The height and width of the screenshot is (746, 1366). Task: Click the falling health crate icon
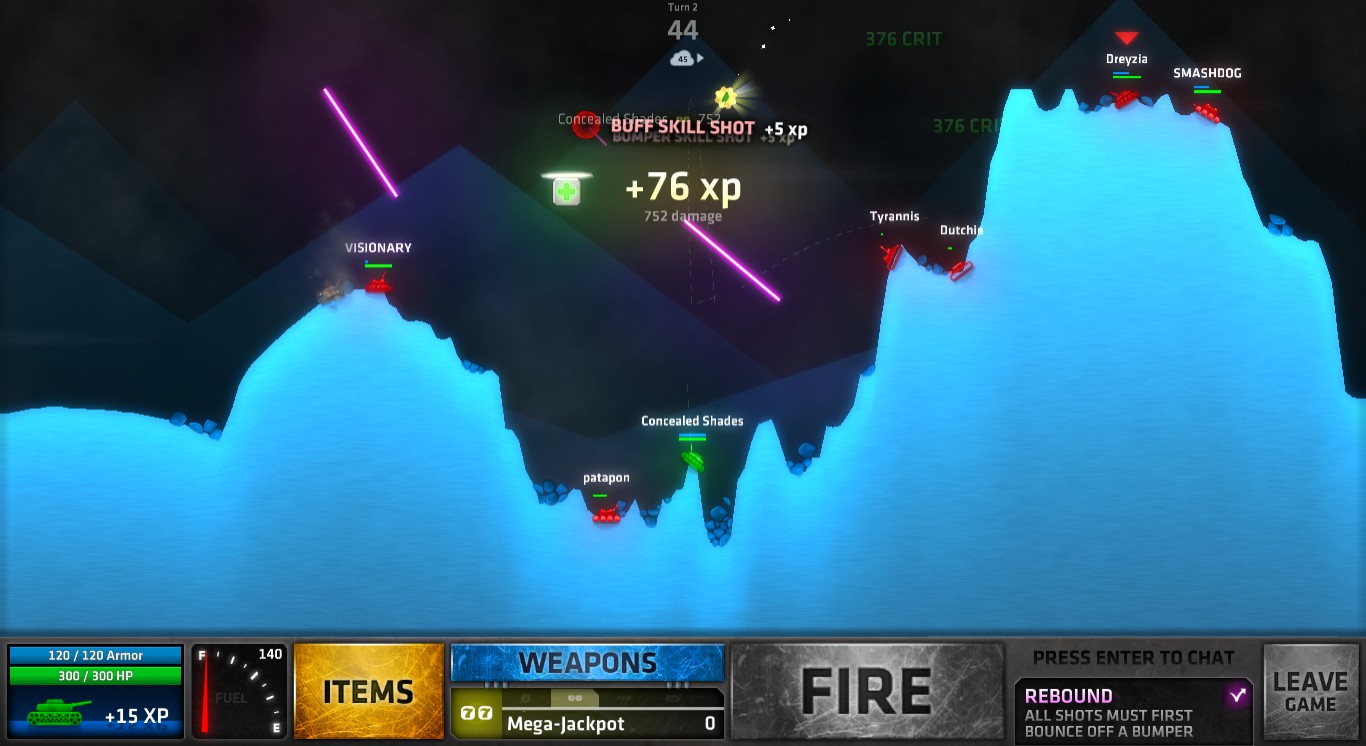(x=565, y=189)
